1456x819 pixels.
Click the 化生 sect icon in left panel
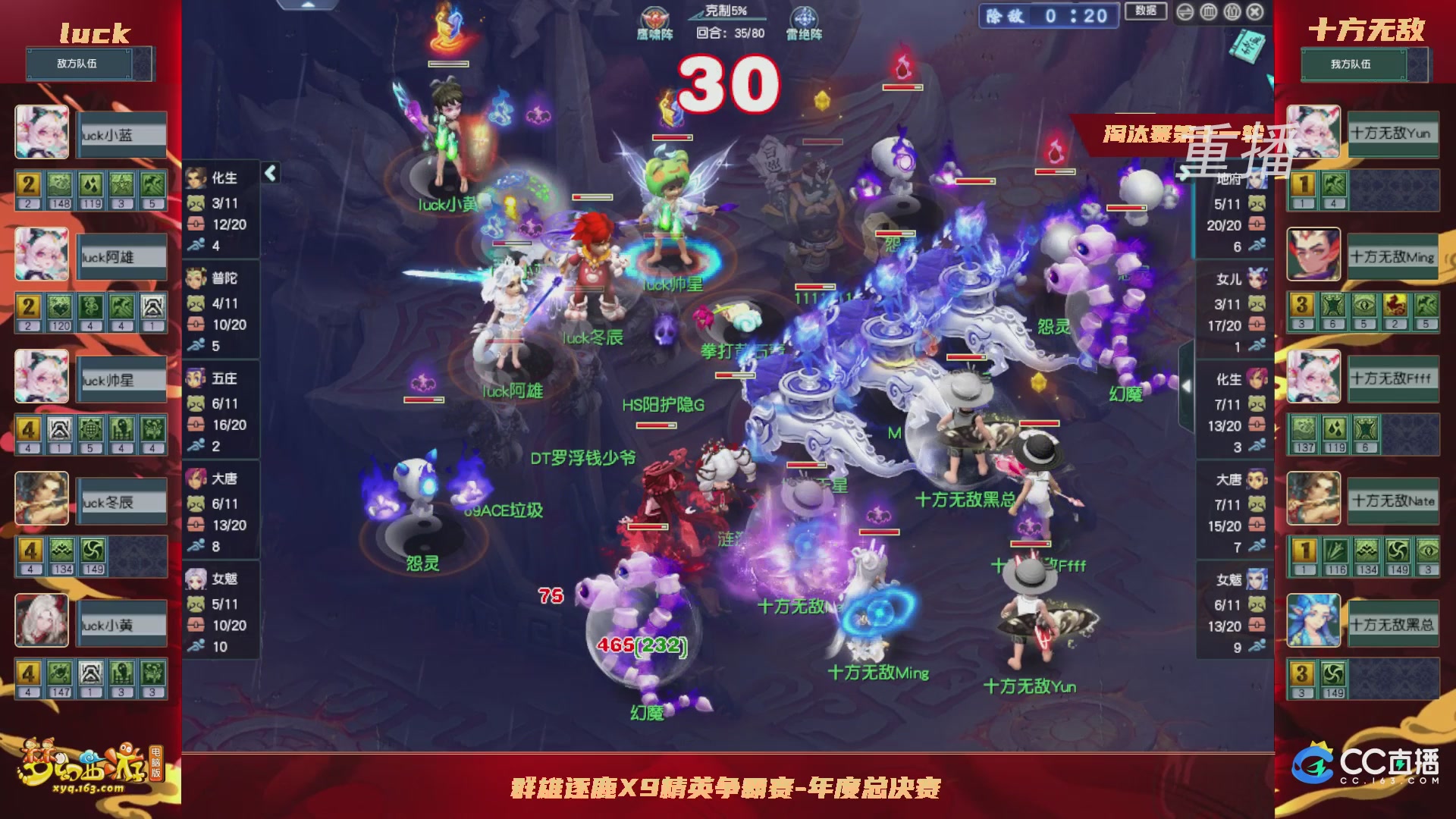[196, 179]
